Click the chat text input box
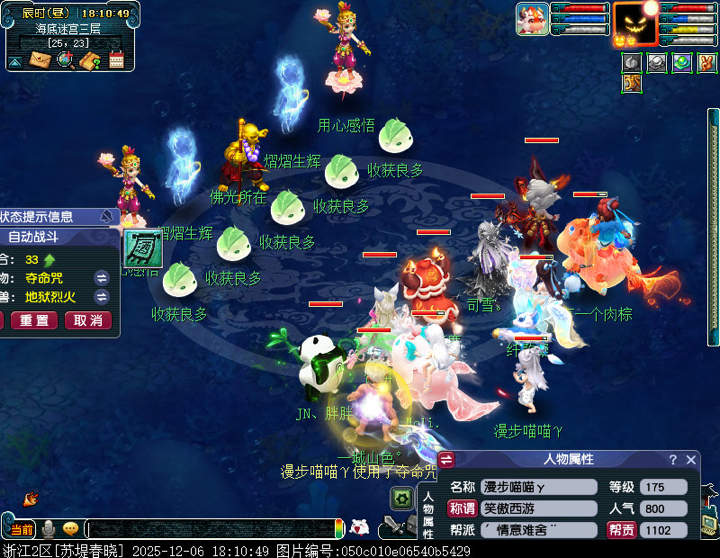720x558 pixels. tap(210, 528)
